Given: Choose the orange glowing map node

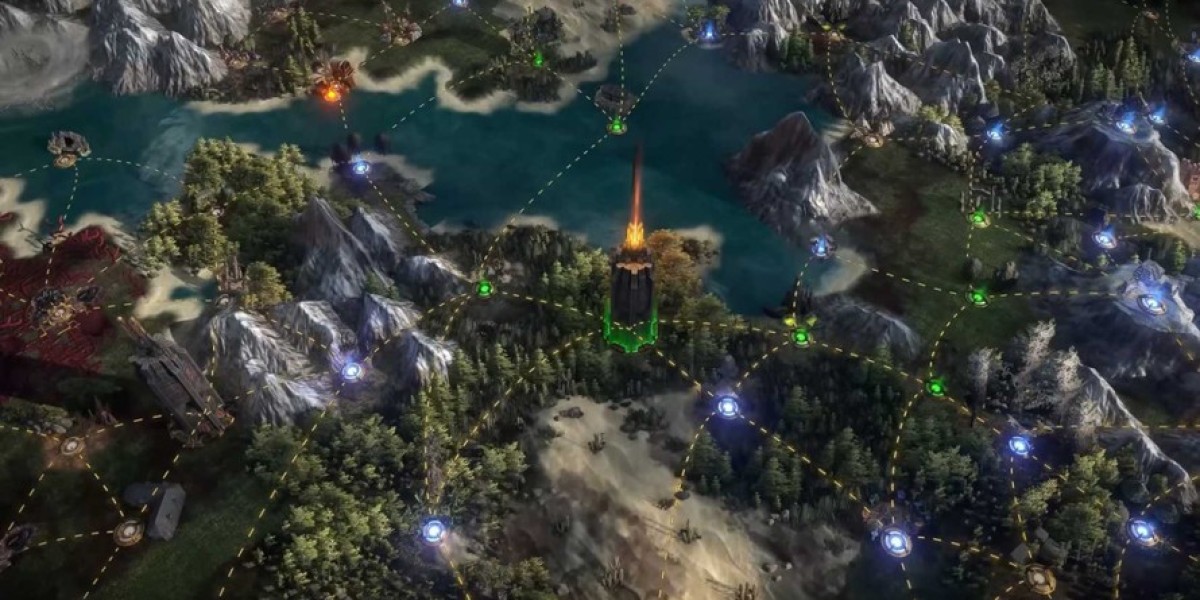Looking at the screenshot, I should [x=331, y=93].
